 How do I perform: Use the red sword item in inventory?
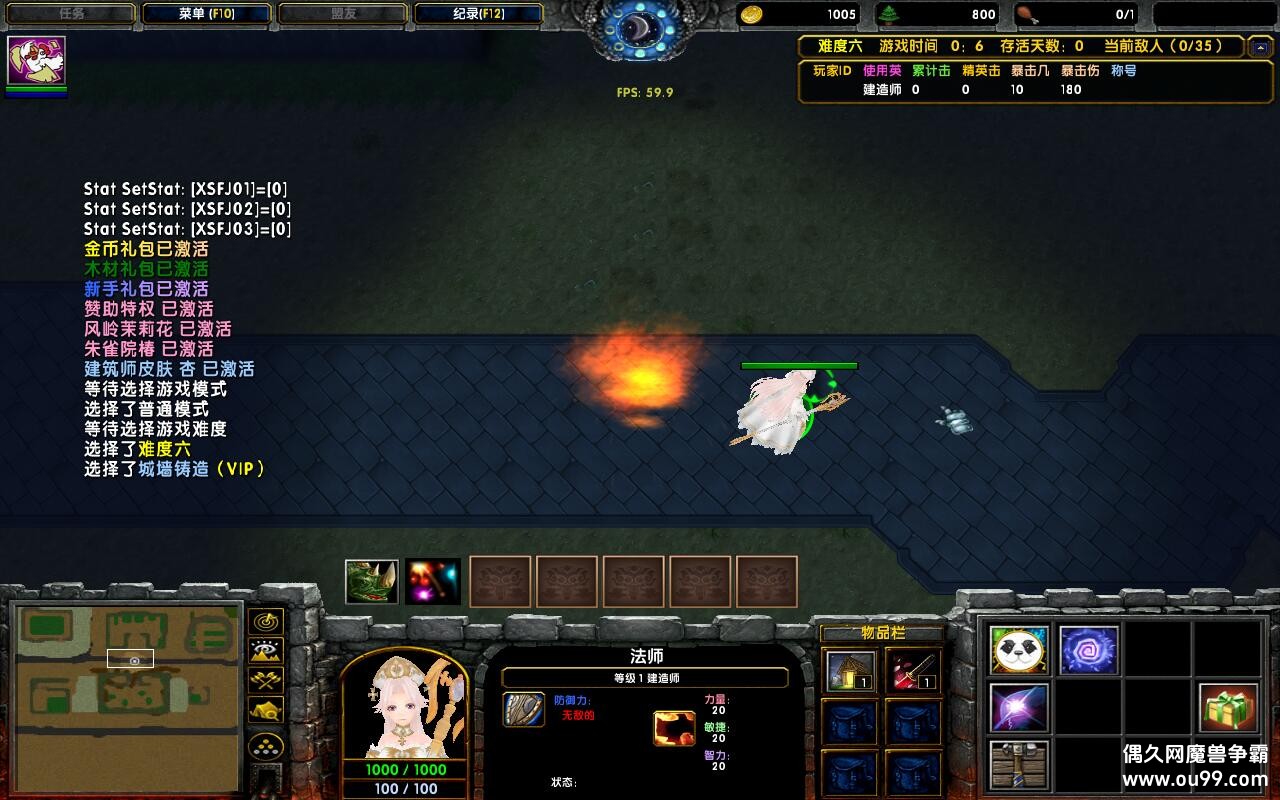coord(913,670)
